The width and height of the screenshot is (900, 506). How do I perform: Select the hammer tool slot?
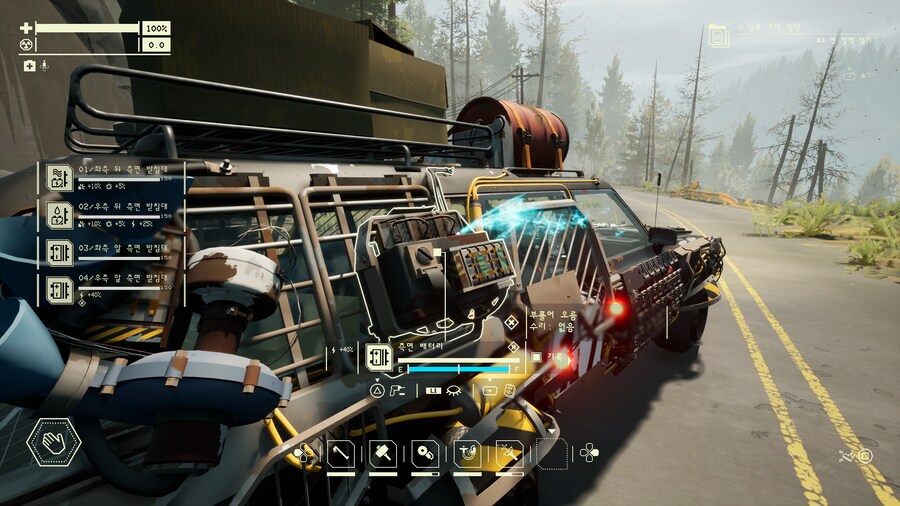[383, 453]
